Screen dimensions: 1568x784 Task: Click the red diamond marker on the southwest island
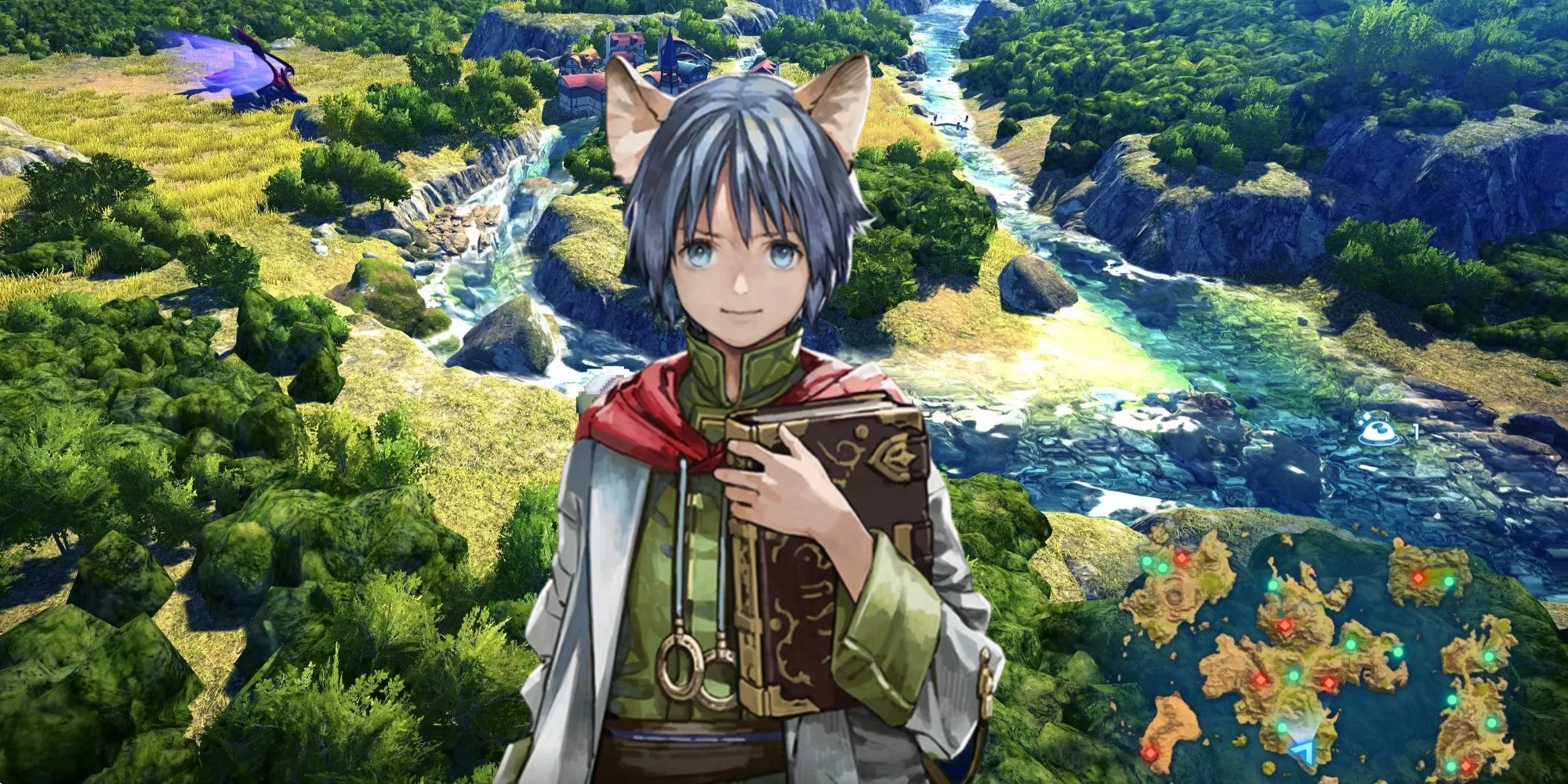[x=1150, y=753]
